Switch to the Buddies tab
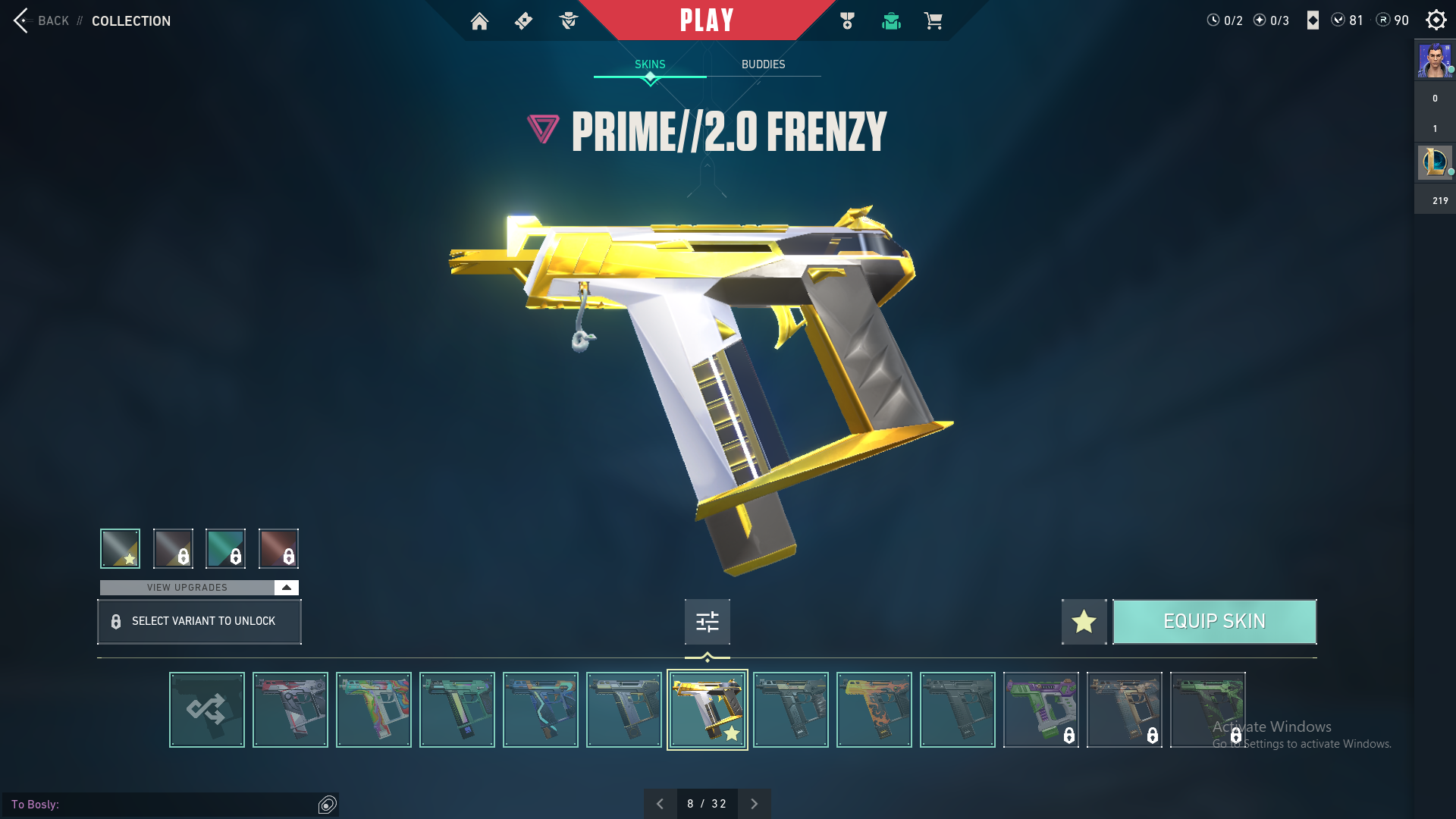 [763, 64]
